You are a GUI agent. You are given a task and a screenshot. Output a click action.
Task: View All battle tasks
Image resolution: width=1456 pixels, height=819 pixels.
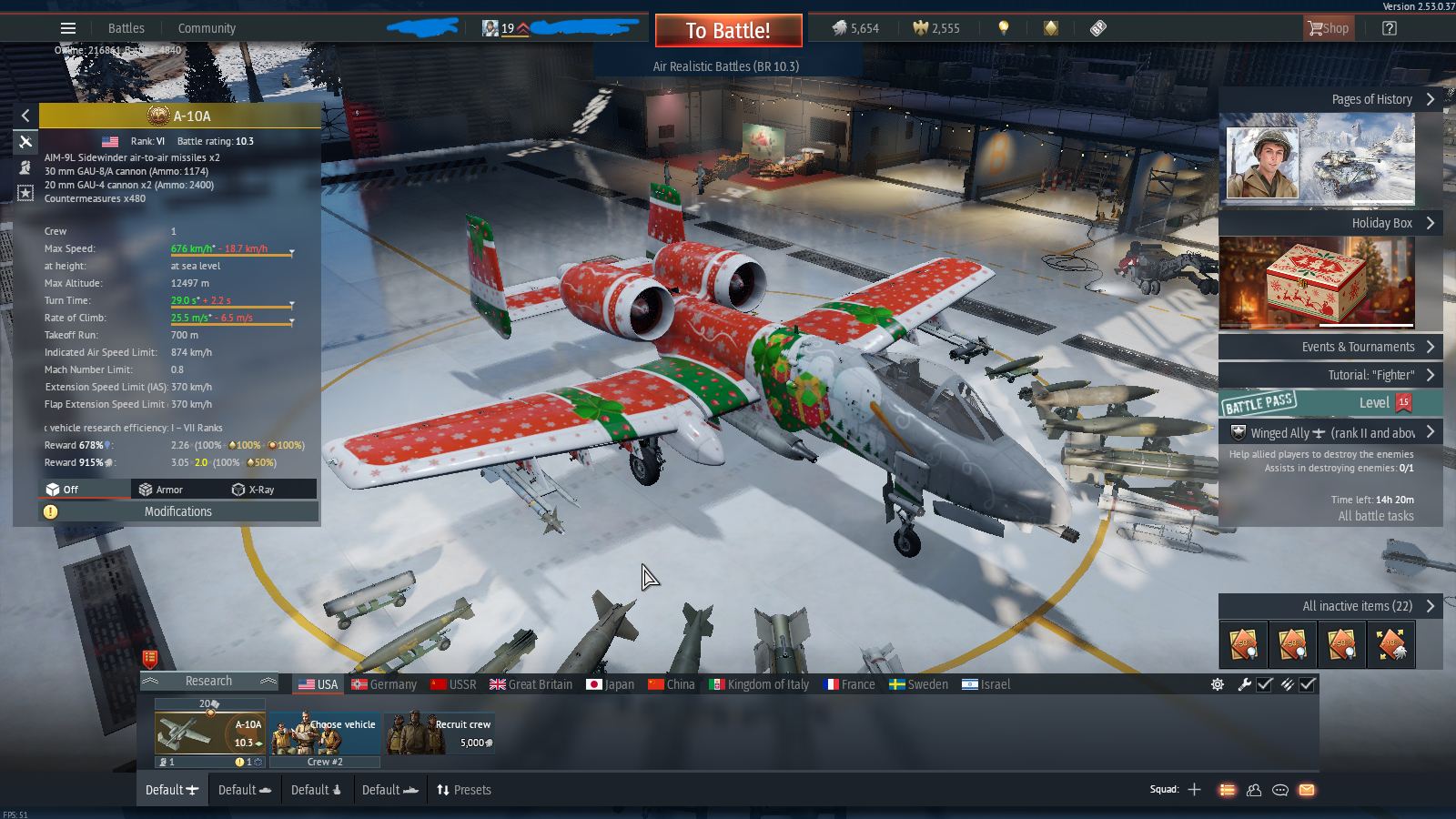pos(1375,516)
